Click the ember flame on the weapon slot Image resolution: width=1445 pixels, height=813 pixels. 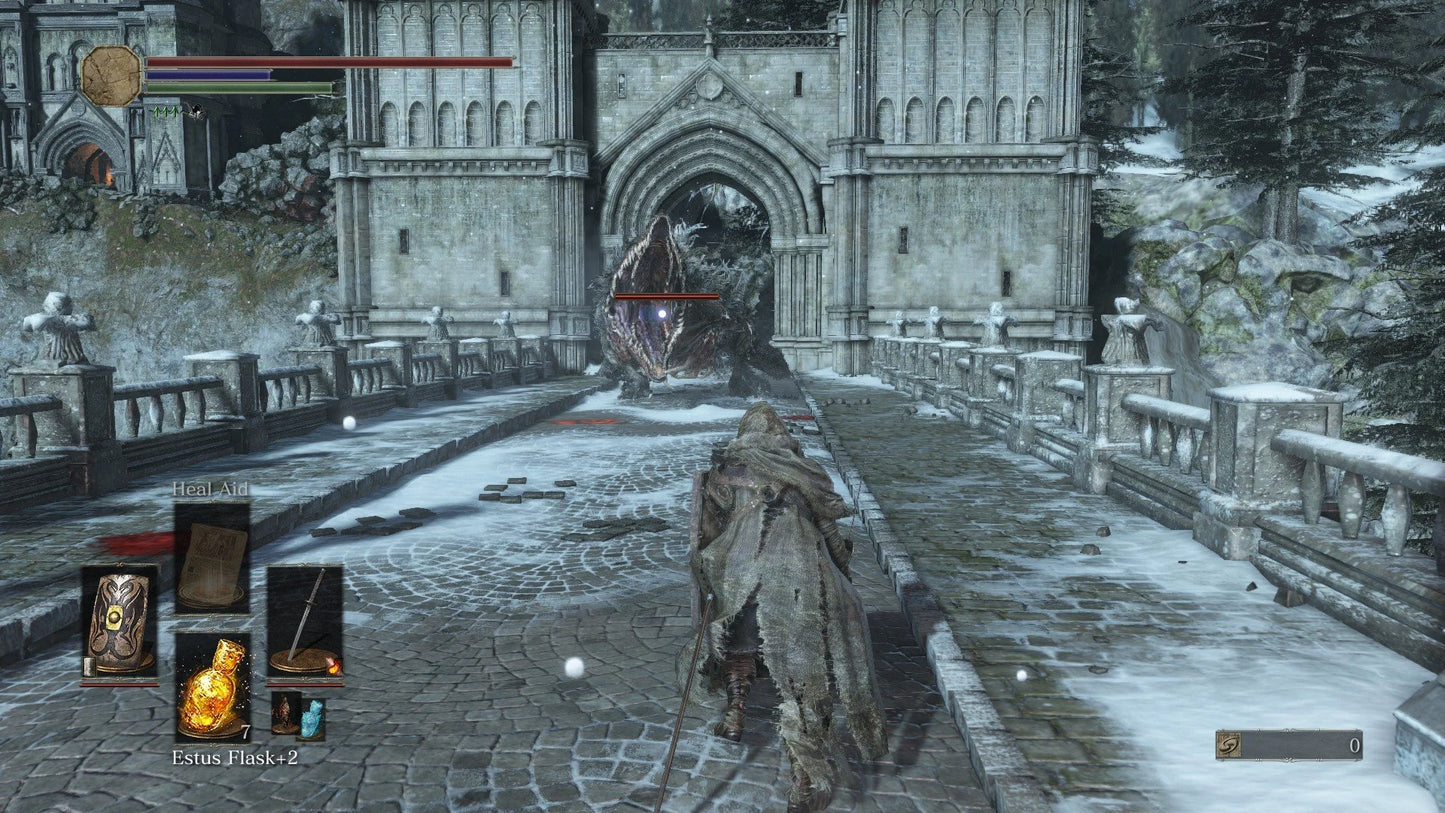coord(335,667)
